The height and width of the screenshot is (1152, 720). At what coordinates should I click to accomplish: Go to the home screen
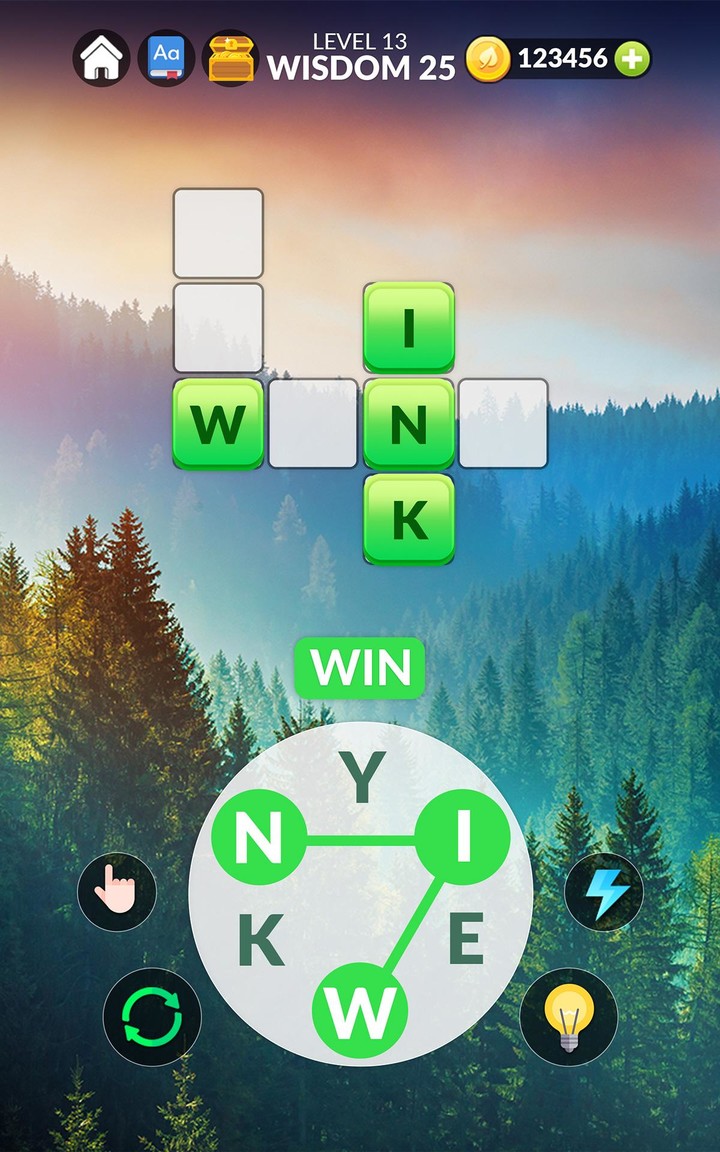click(101, 59)
